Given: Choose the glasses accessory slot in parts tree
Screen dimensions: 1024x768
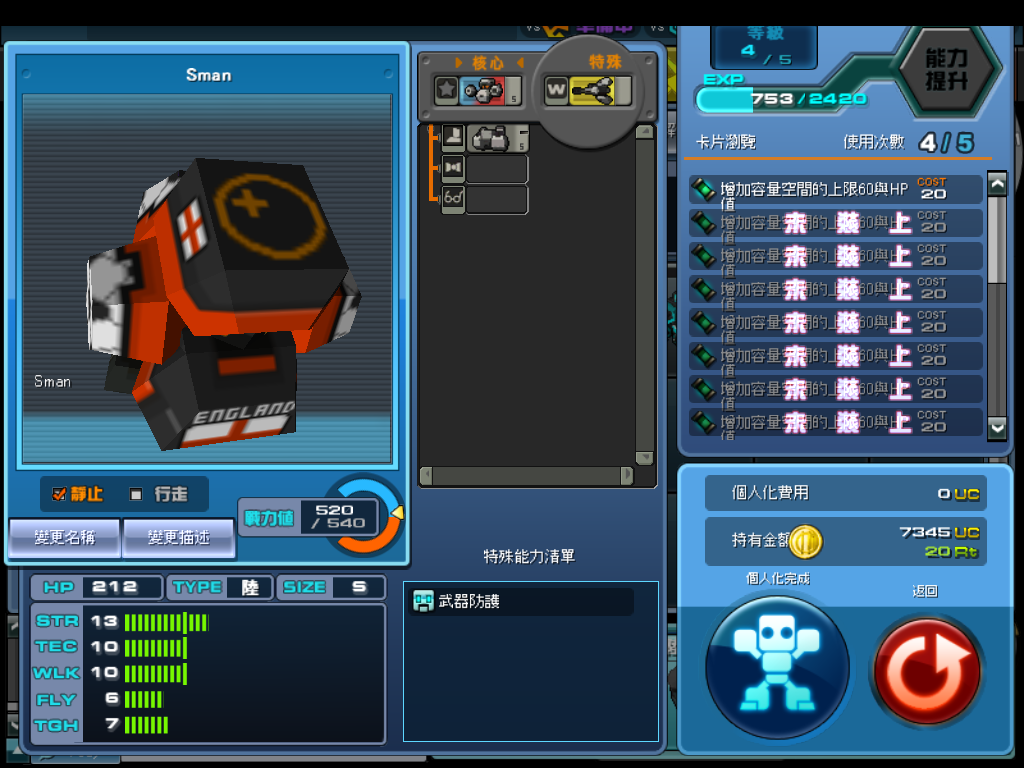Looking at the screenshot, I should pyautogui.click(x=454, y=199).
